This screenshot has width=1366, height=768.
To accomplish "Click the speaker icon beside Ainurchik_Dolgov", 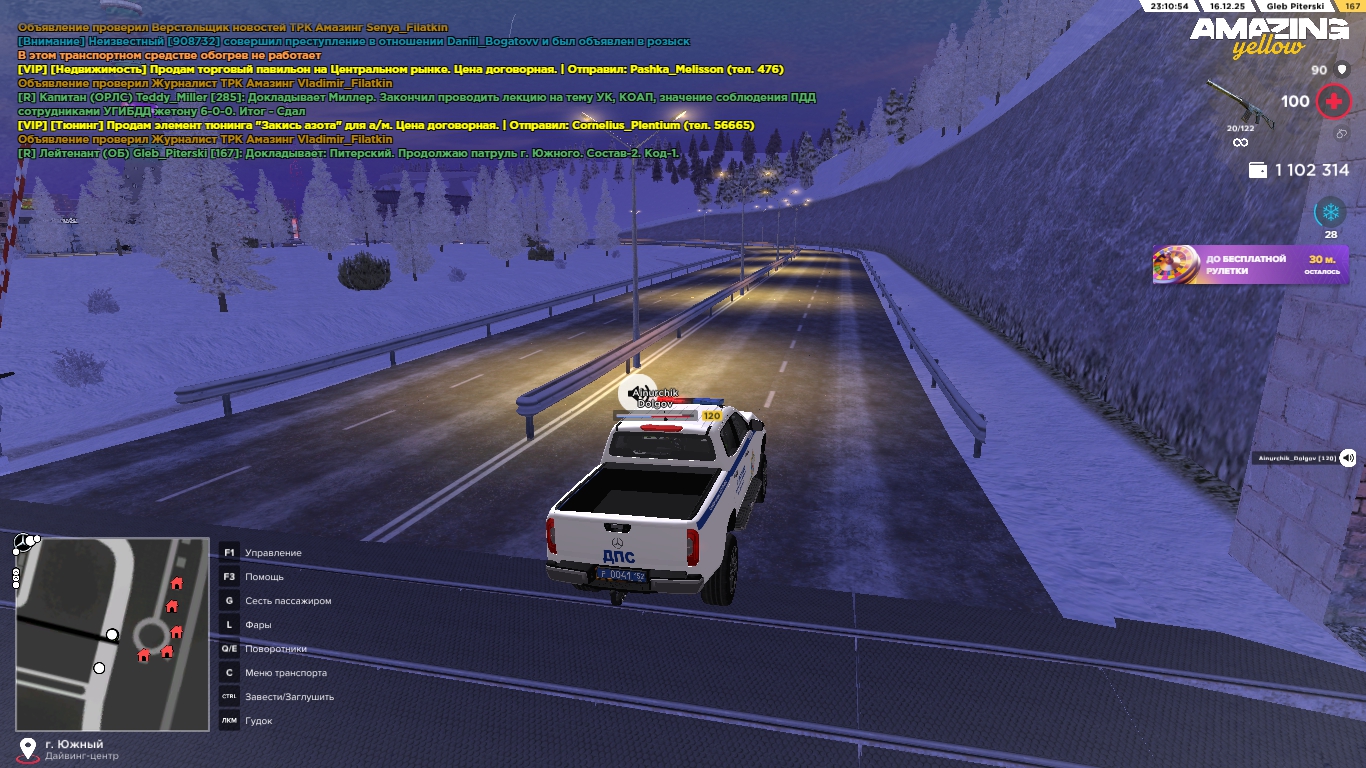I will pos(1347,457).
